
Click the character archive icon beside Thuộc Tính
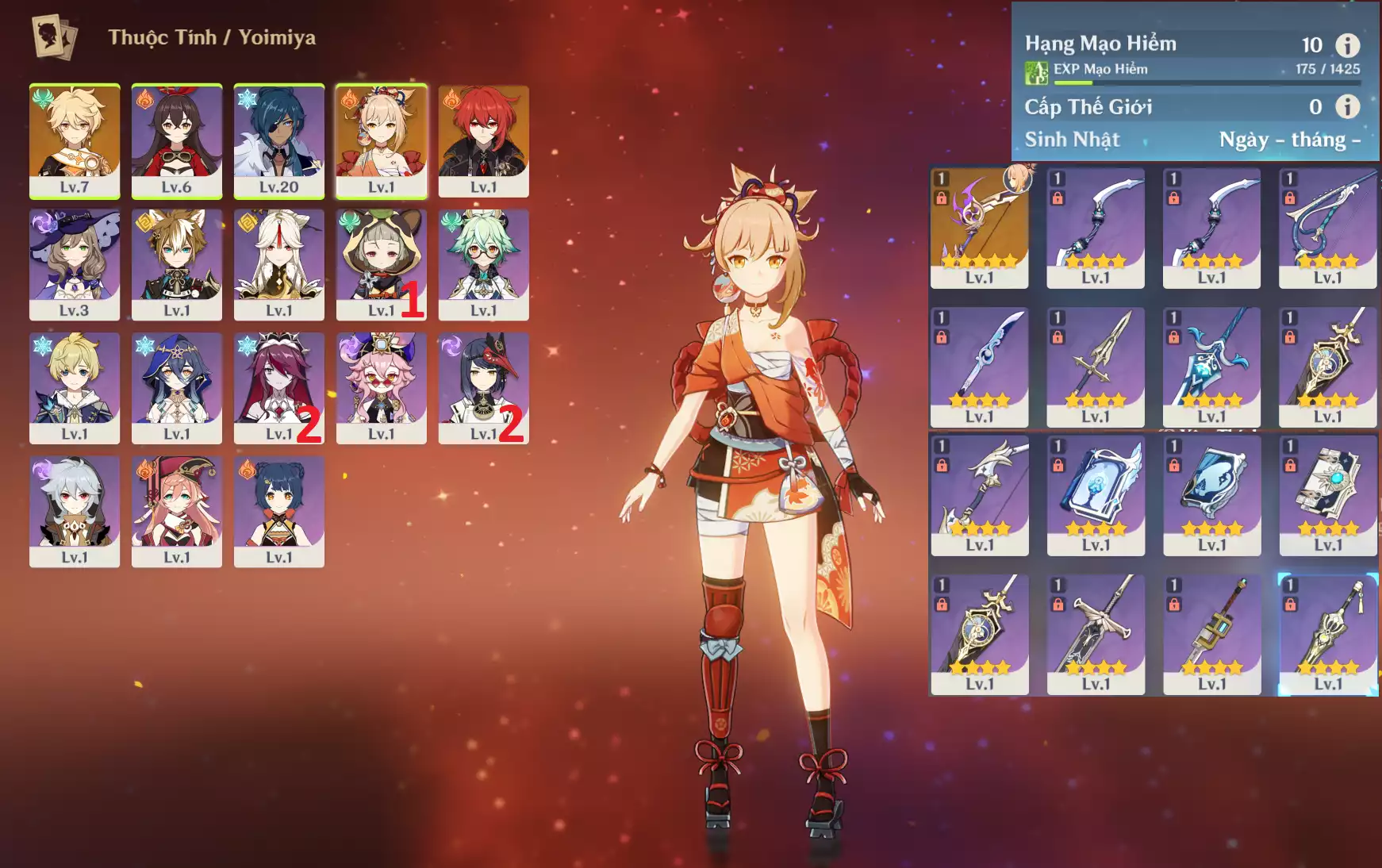coord(54,37)
